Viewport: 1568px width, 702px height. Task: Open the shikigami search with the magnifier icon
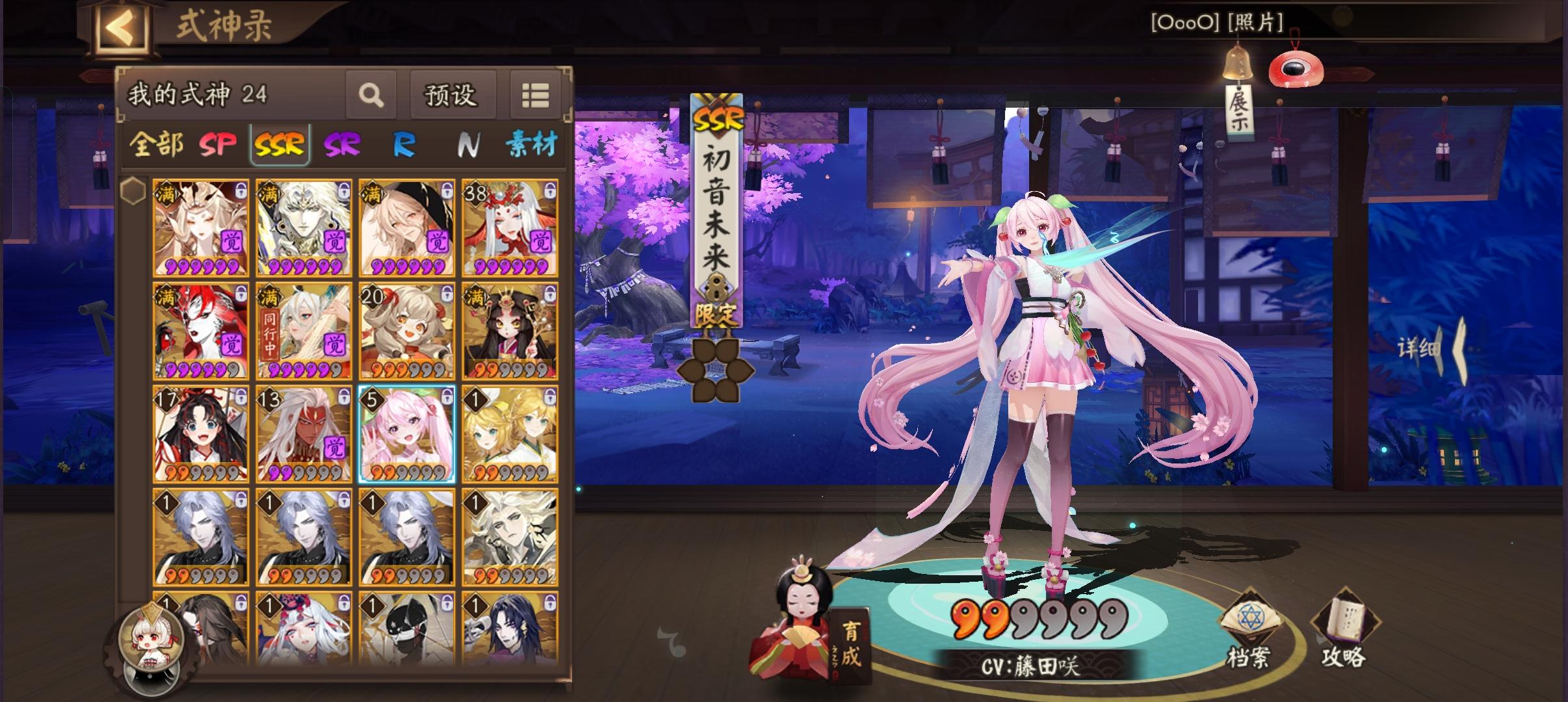pos(371,96)
